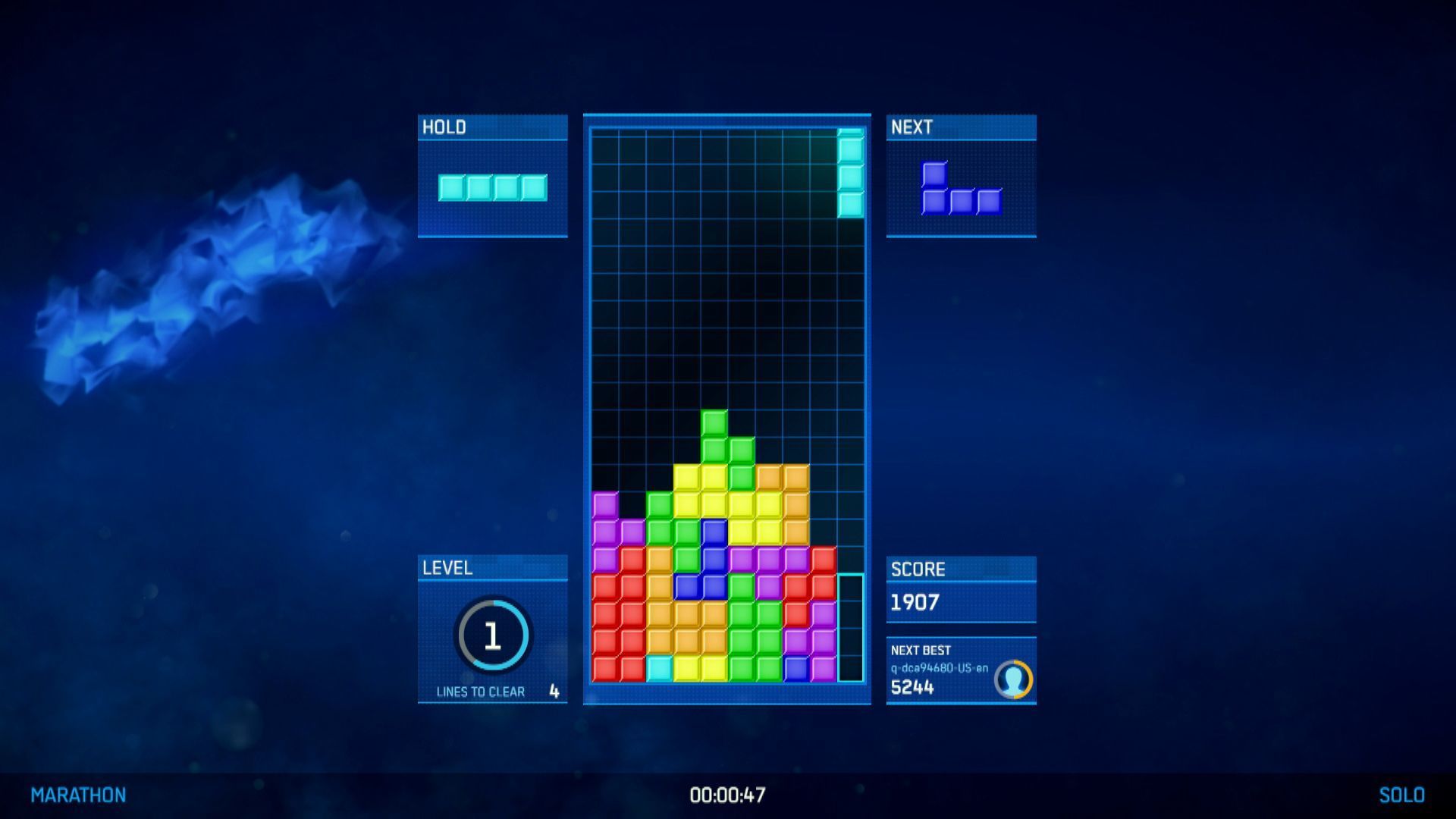The height and width of the screenshot is (819, 1456).
Task: Click the 00:00:47 game timer
Action: (728, 795)
